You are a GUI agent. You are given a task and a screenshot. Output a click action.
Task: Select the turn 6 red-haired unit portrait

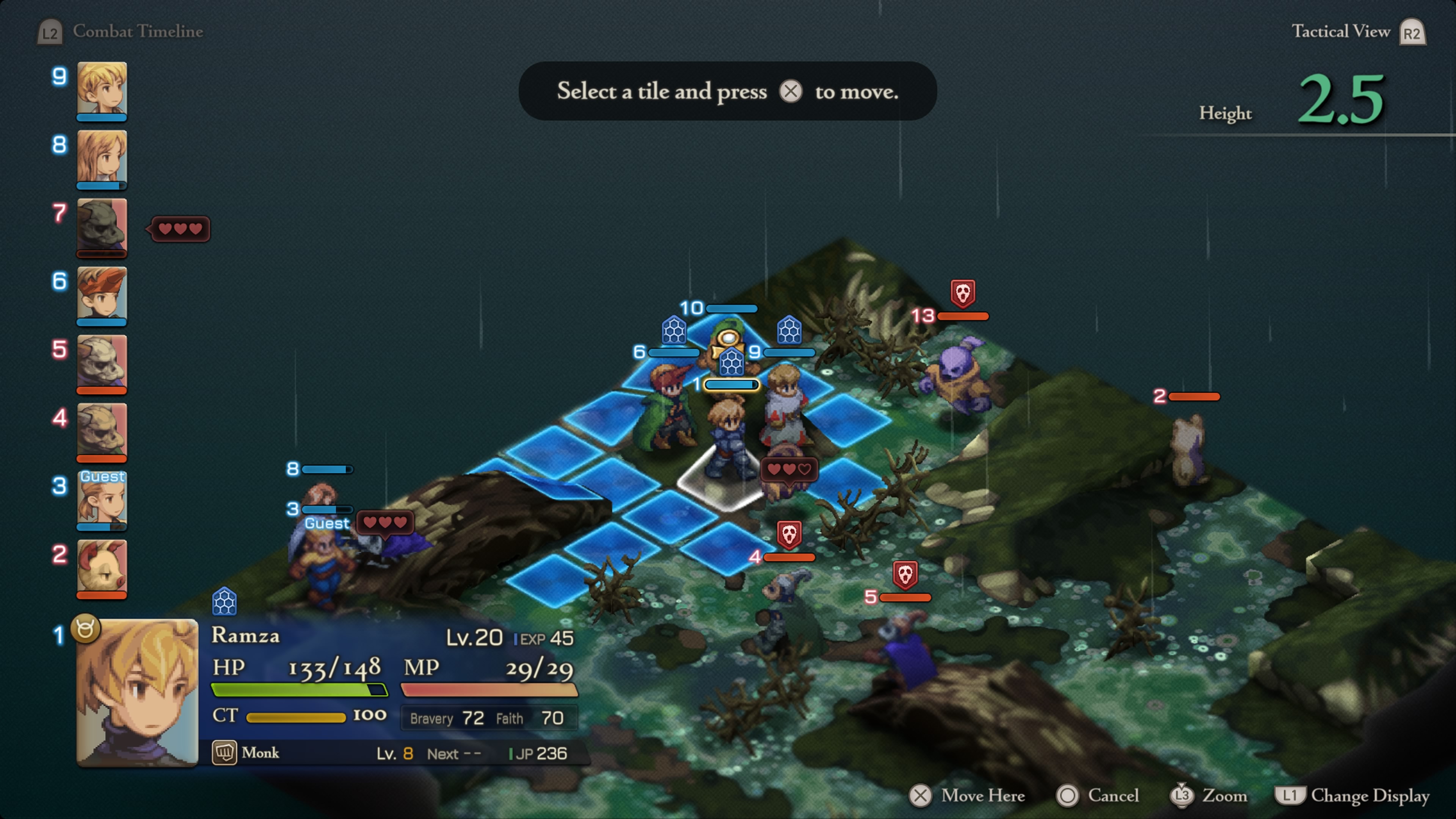coord(102,294)
